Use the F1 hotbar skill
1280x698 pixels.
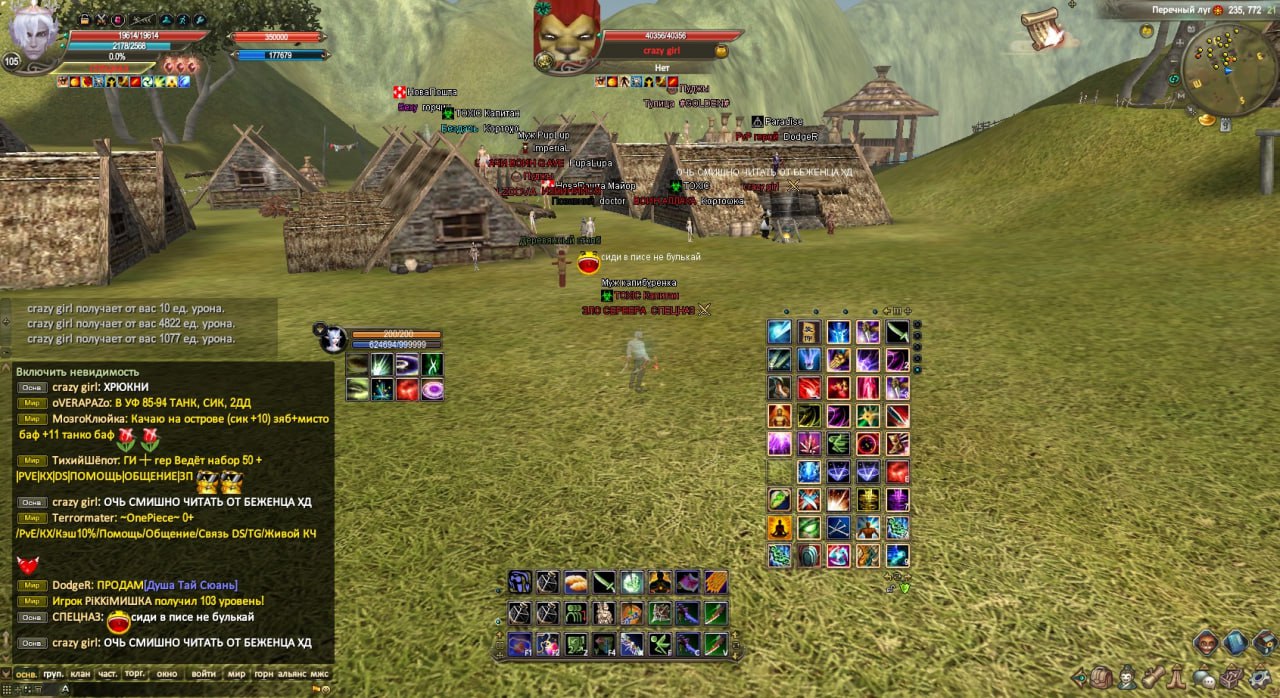[519, 644]
